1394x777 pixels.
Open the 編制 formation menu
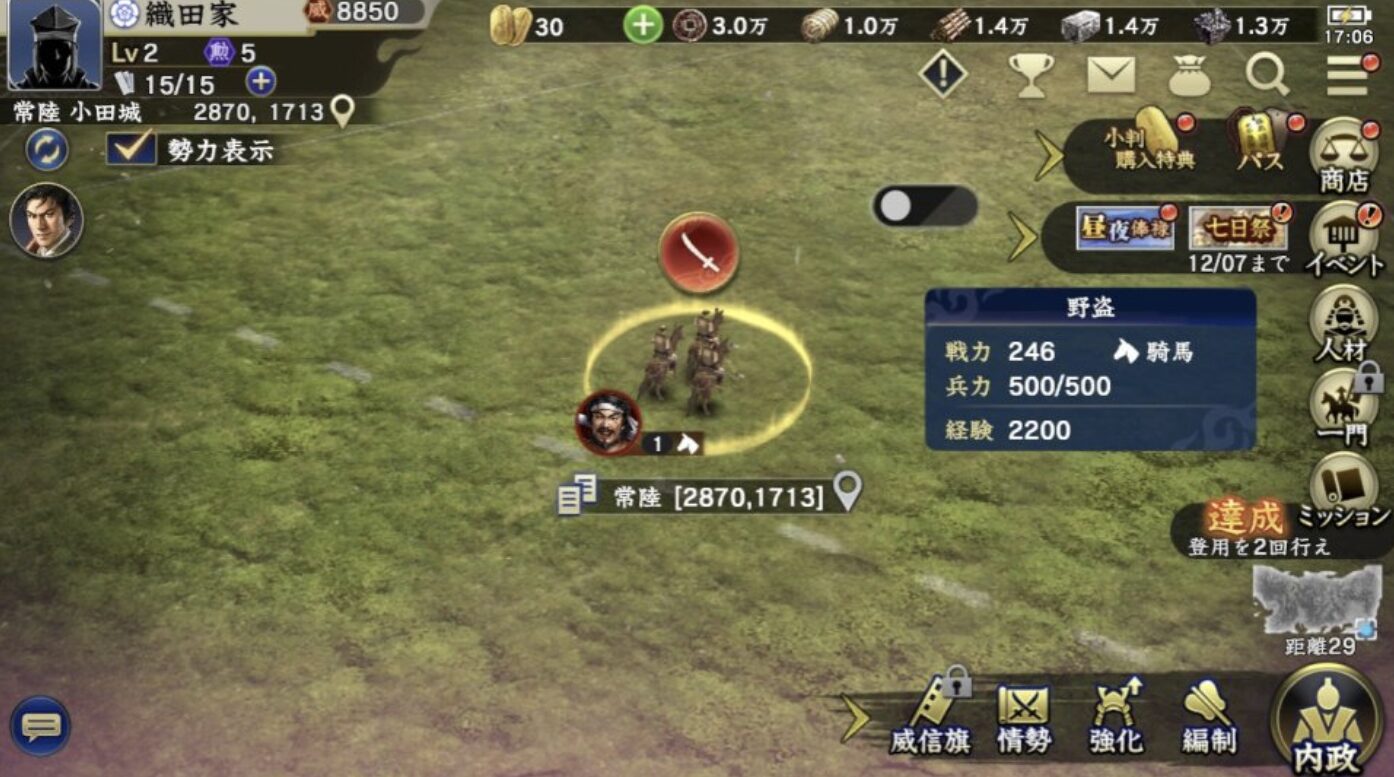[1207, 716]
